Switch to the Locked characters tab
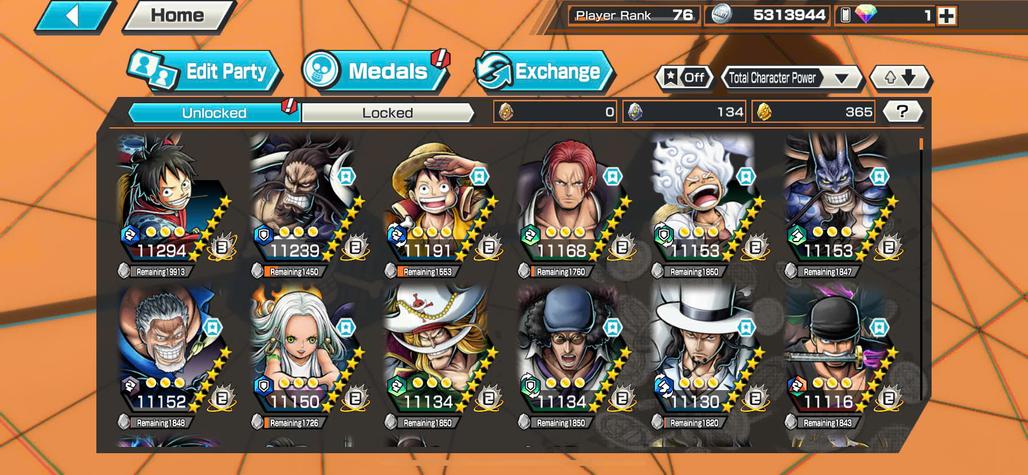Screen dimensions: 1028x475 pos(387,113)
